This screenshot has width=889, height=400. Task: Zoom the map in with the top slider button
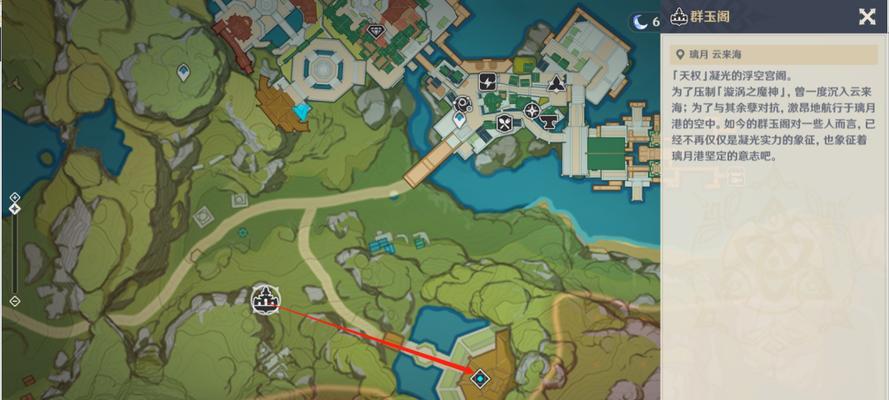coord(14,198)
